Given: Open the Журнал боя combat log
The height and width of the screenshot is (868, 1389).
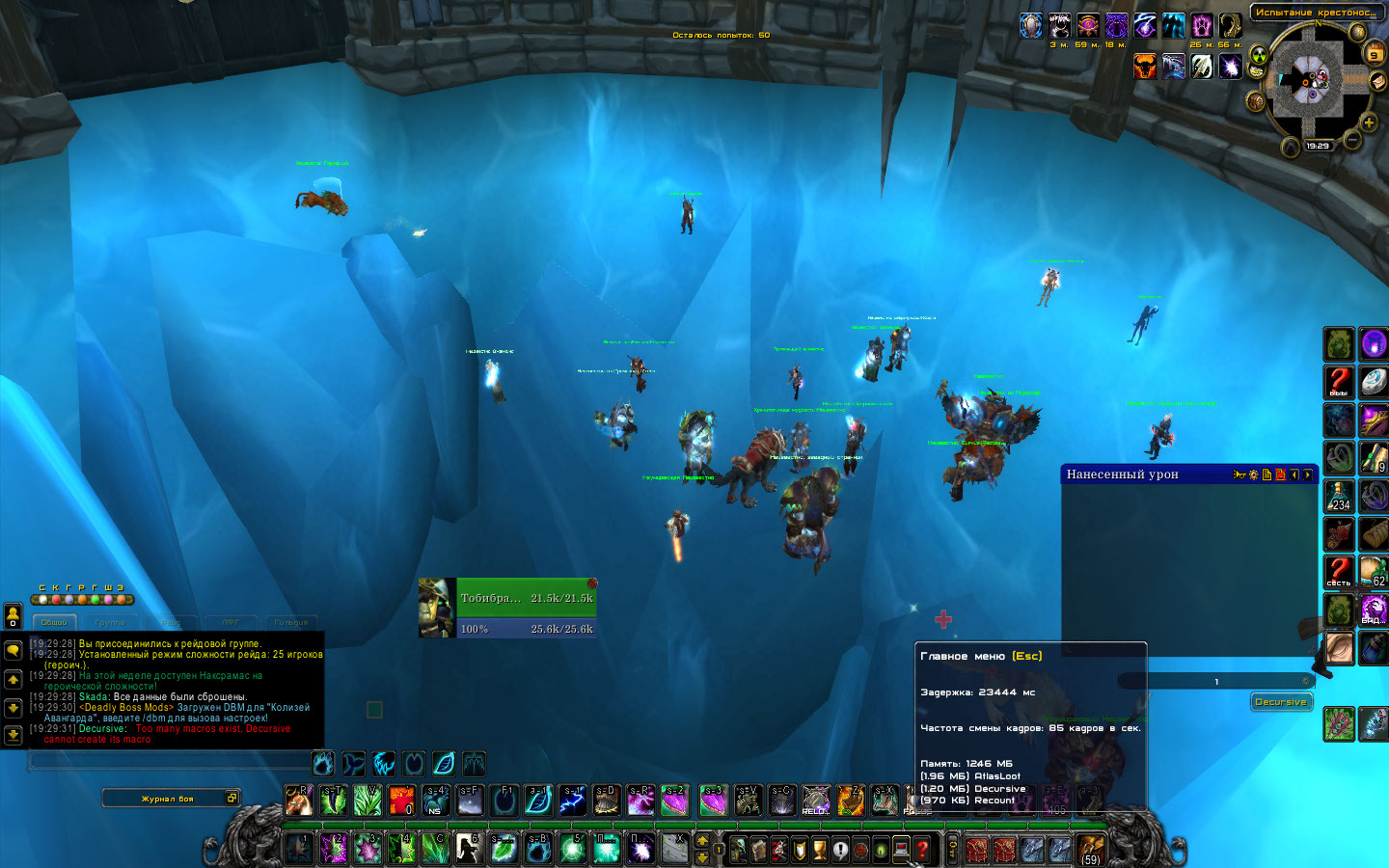Looking at the screenshot, I should 168,799.
